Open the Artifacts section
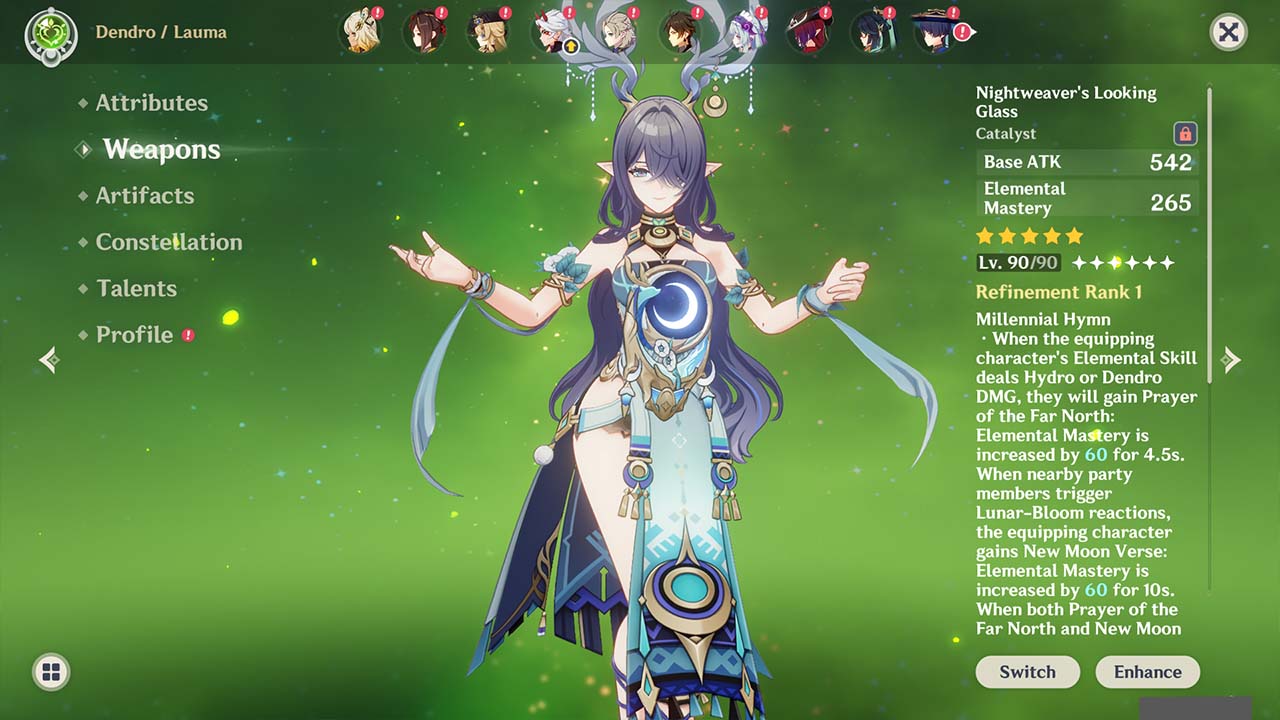The image size is (1280, 720). pyautogui.click(x=145, y=196)
